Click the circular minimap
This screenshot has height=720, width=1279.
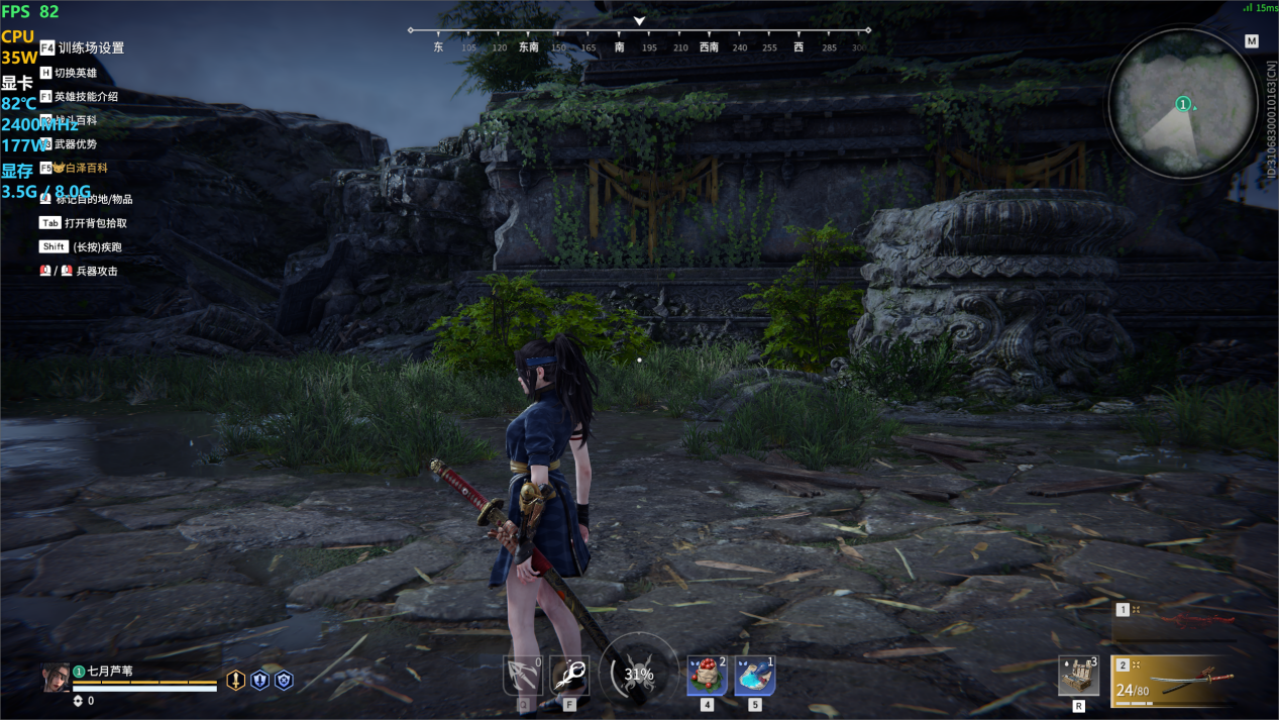tap(1183, 103)
